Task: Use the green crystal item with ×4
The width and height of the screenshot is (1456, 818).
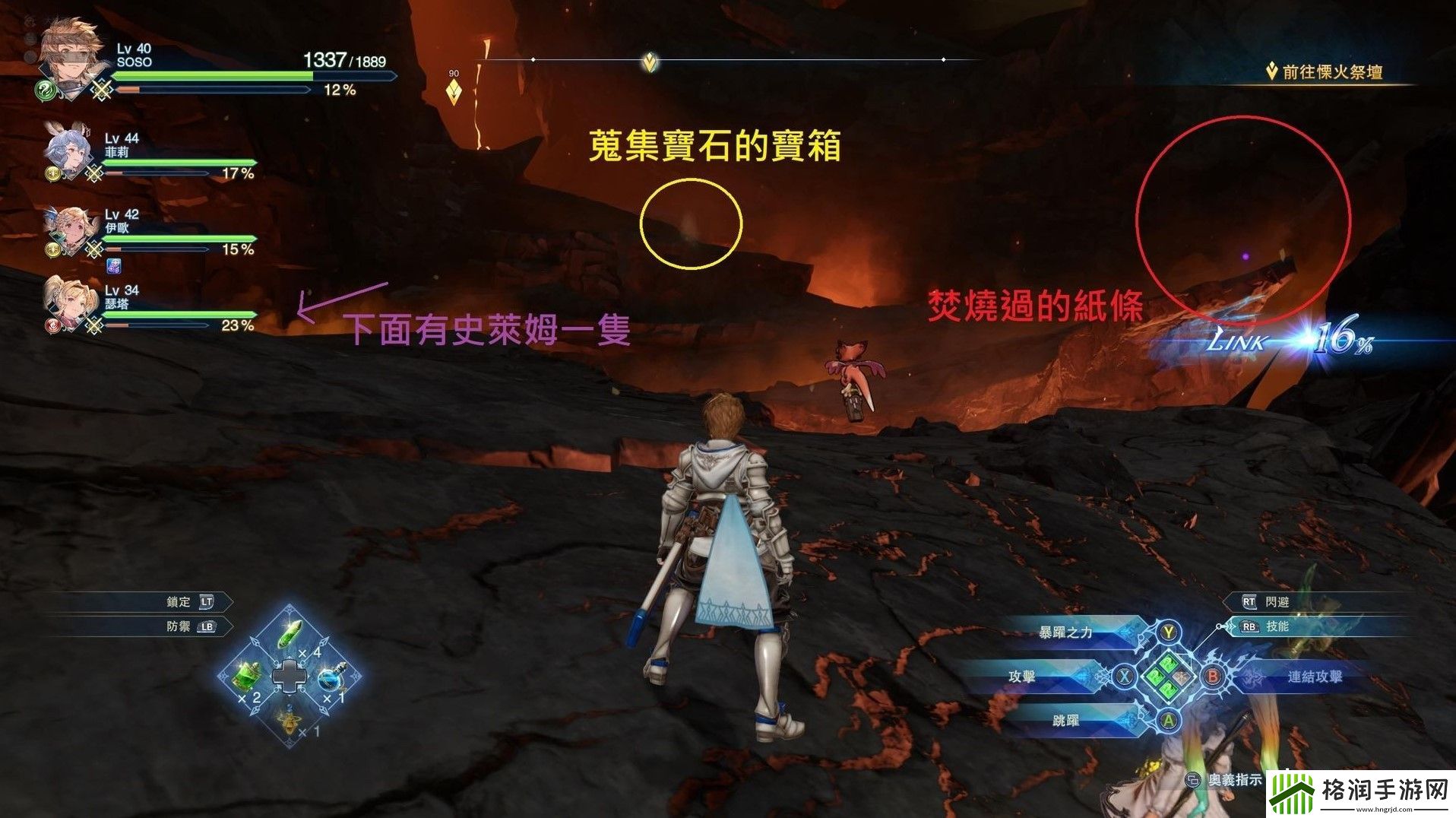Action: (292, 634)
